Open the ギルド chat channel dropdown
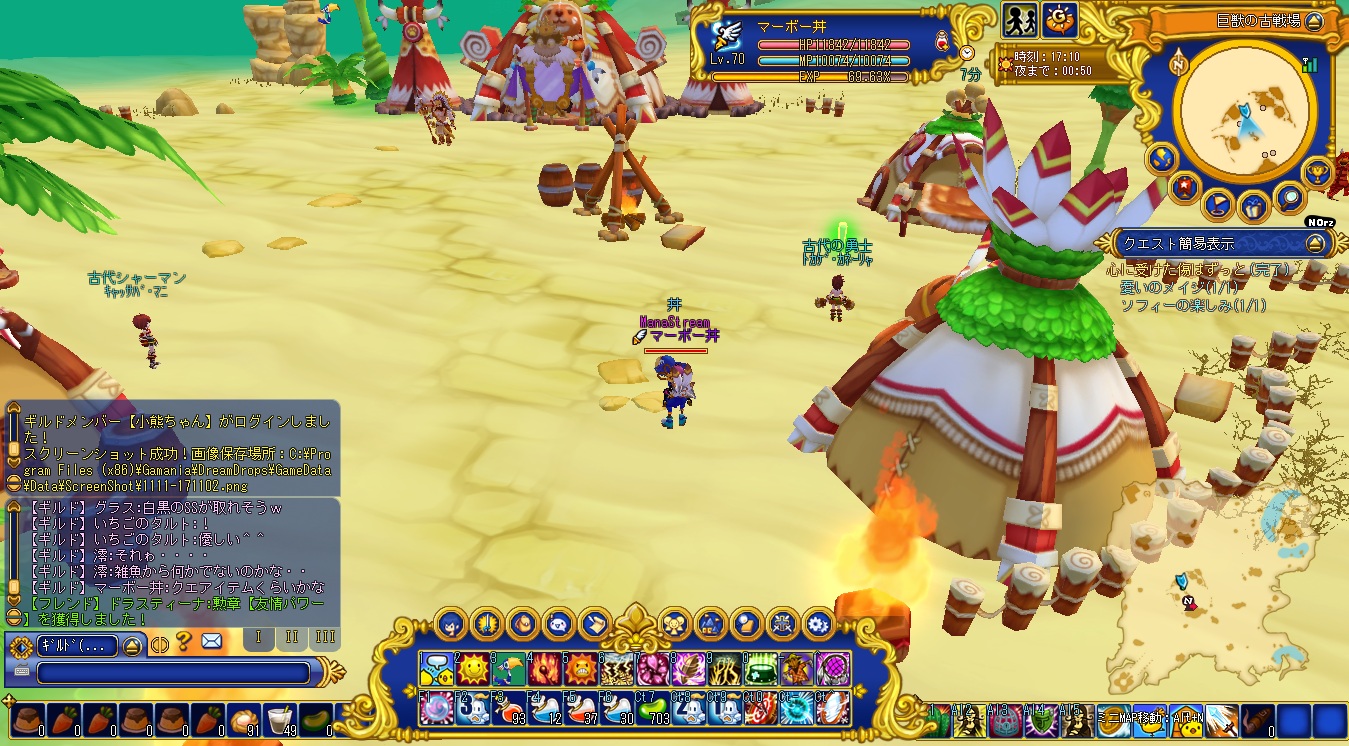Viewport: 1349px width, 746px height. (x=134, y=645)
